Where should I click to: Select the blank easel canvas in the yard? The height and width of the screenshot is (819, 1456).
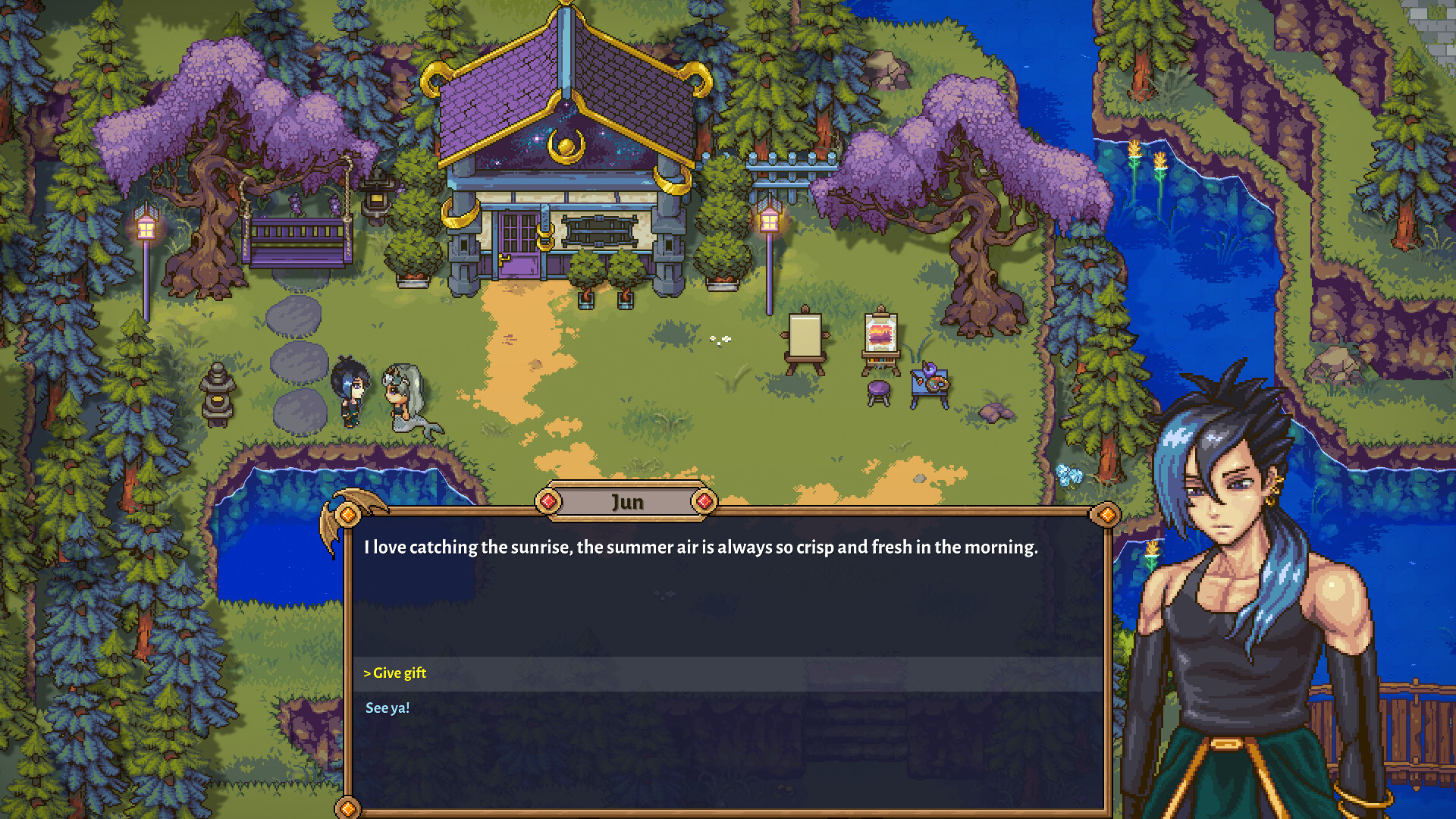[805, 334]
